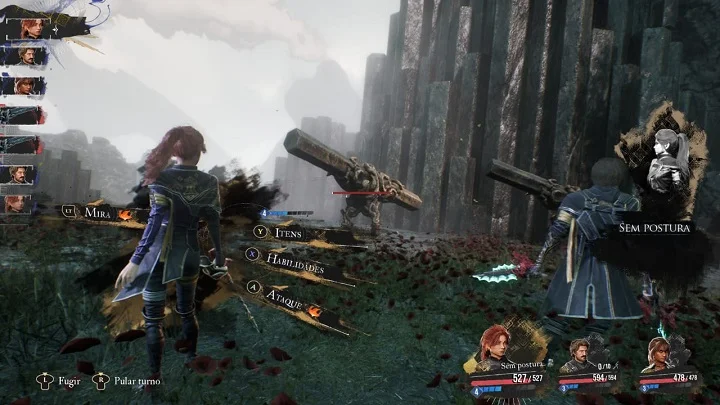Select the red-haired party portrait with 527 HP
Image resolution: width=720 pixels, height=405 pixels.
click(x=498, y=345)
